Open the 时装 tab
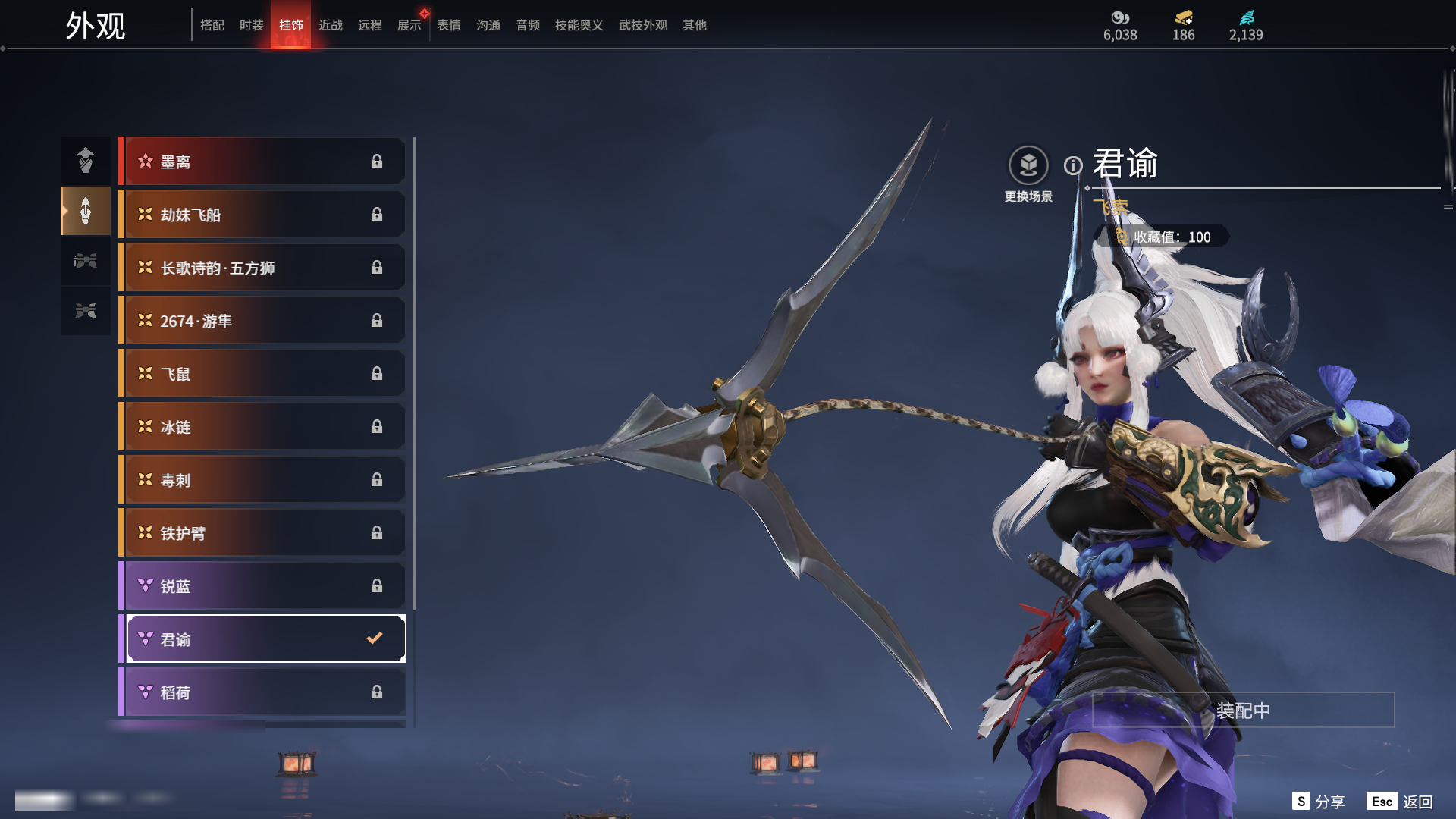Screen dimensions: 1456x819 point(251,25)
